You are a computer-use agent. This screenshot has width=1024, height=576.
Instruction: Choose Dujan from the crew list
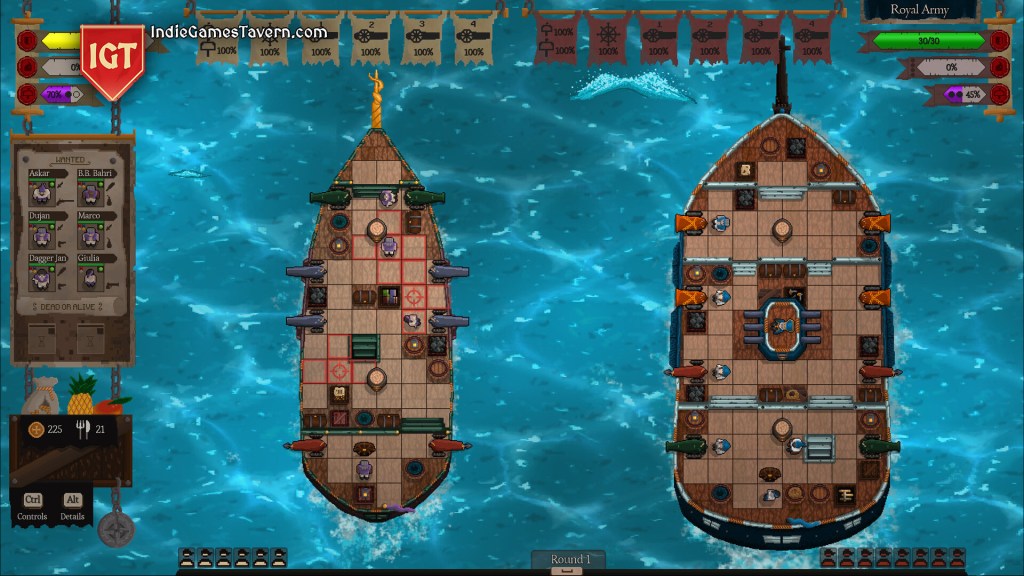click(42, 233)
